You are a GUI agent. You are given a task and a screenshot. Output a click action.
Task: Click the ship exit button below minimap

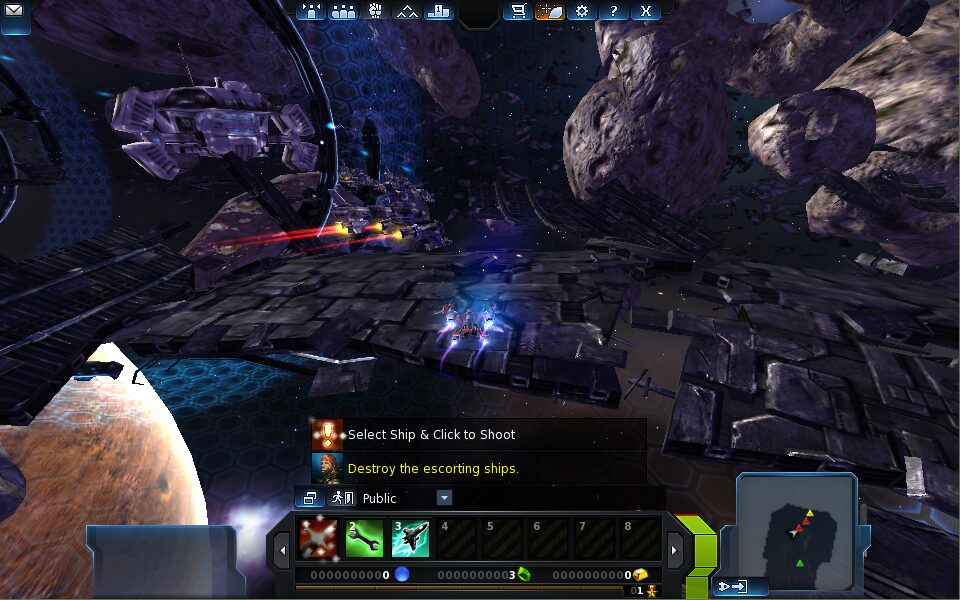pos(733,587)
